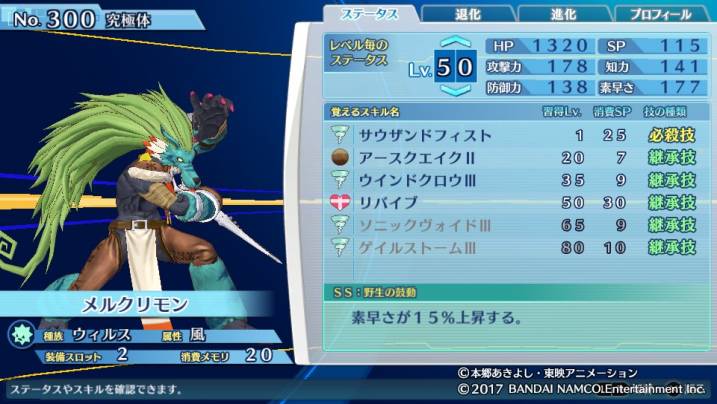Select the ソニックヴォイドIII skill row
This screenshot has width=717, height=404.
click(x=513, y=225)
